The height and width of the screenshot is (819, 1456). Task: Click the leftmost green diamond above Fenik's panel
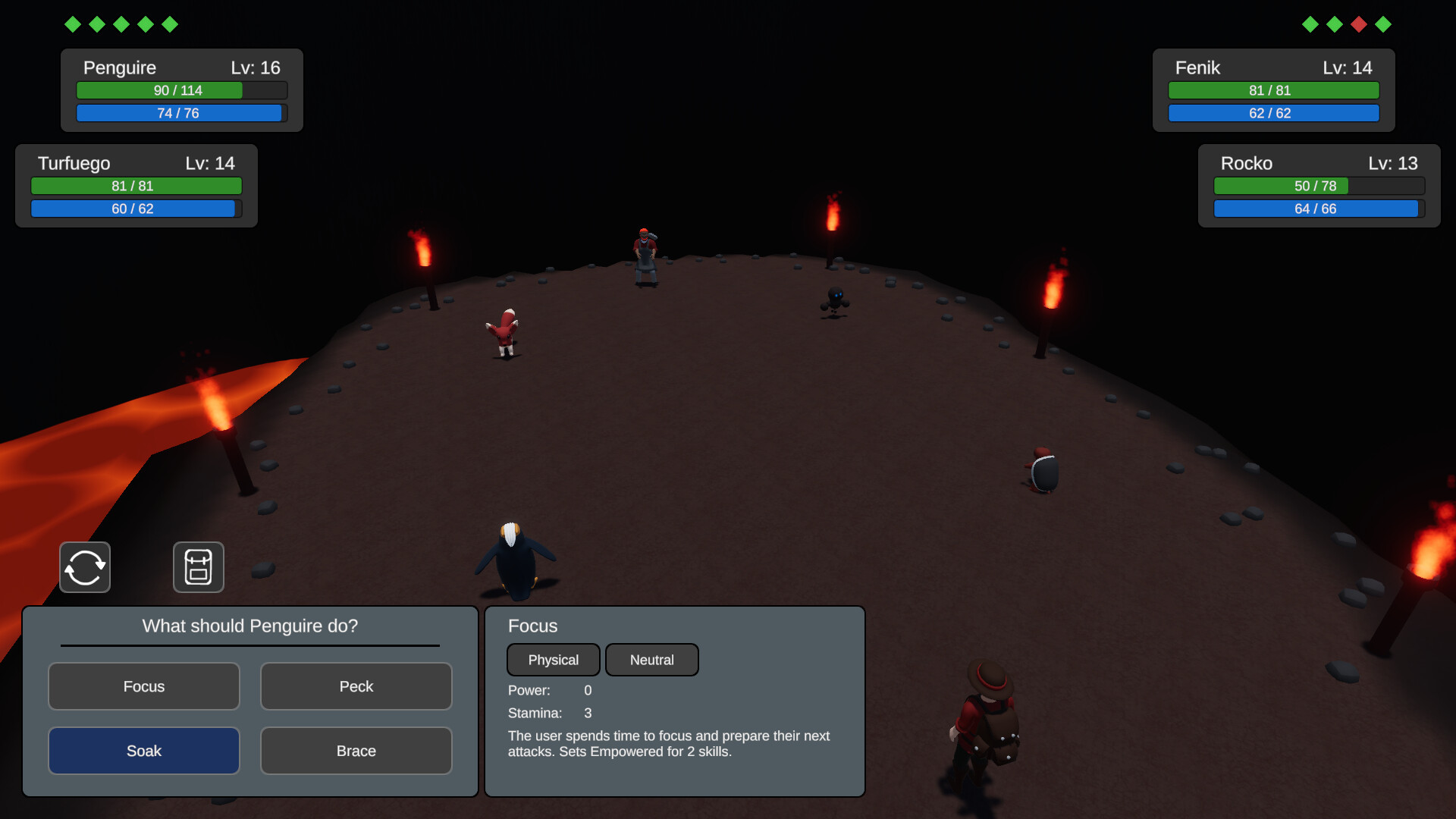coord(1310,24)
